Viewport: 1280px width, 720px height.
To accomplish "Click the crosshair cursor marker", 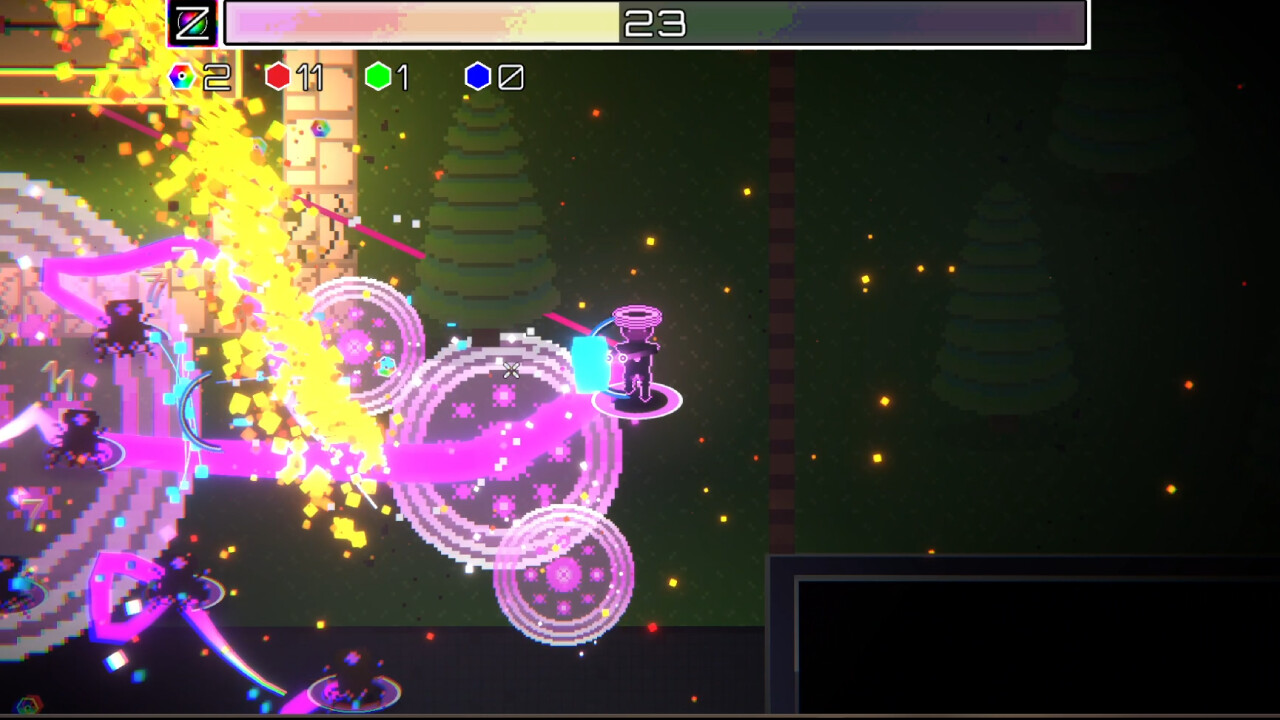I will (x=511, y=371).
